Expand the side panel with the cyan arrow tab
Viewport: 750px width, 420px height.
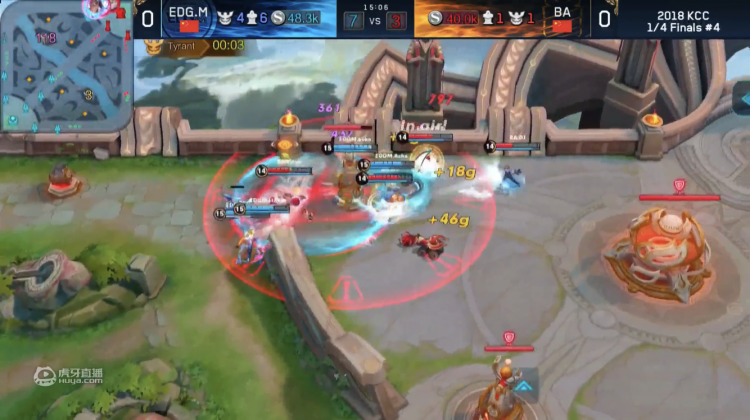pos(741,97)
